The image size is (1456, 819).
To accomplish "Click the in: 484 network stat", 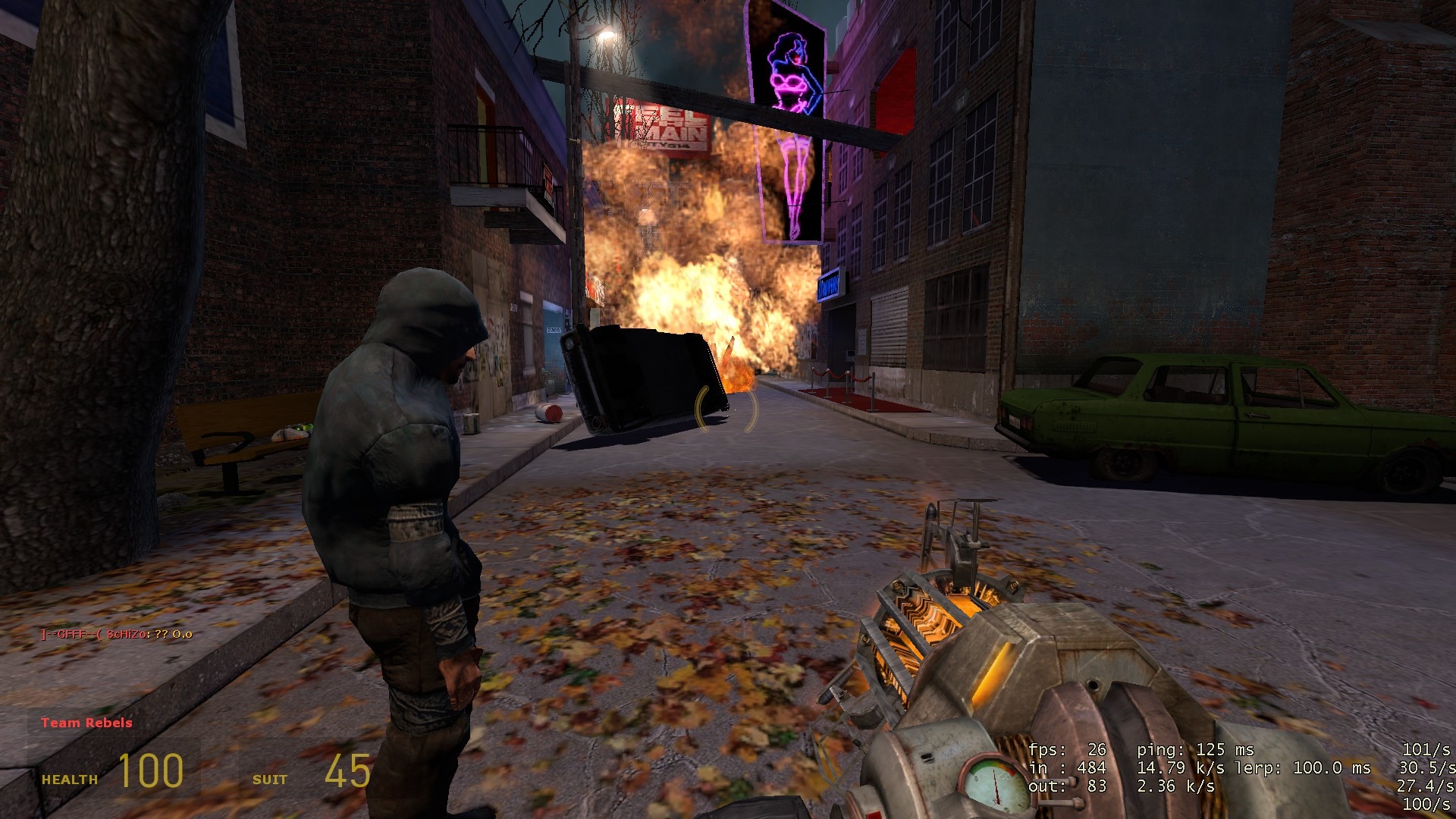I will (1069, 767).
